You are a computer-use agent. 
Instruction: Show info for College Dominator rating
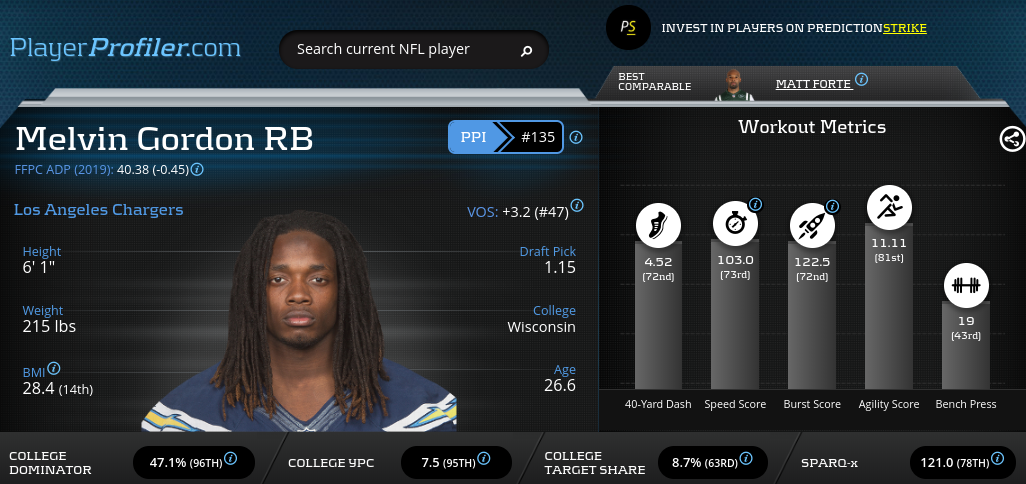coord(230,458)
